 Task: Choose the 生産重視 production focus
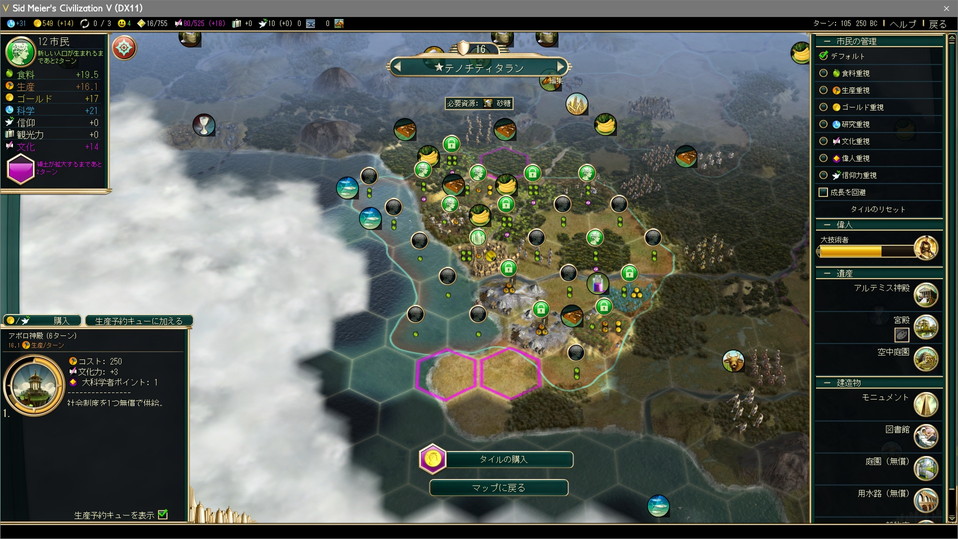point(824,90)
